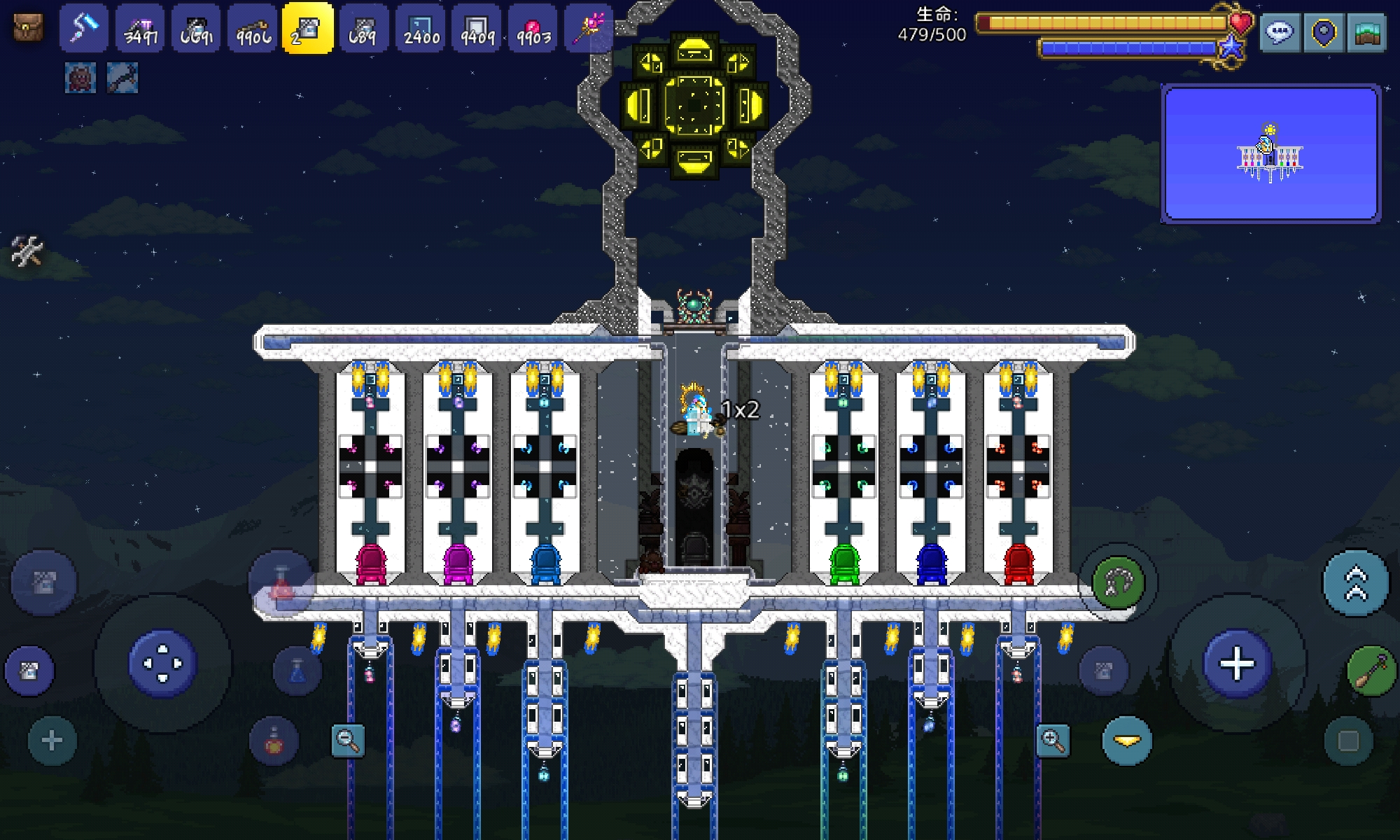This screenshot has height=840, width=1400.
Task: Tap the yellow down-arrow button
Action: tap(1127, 741)
